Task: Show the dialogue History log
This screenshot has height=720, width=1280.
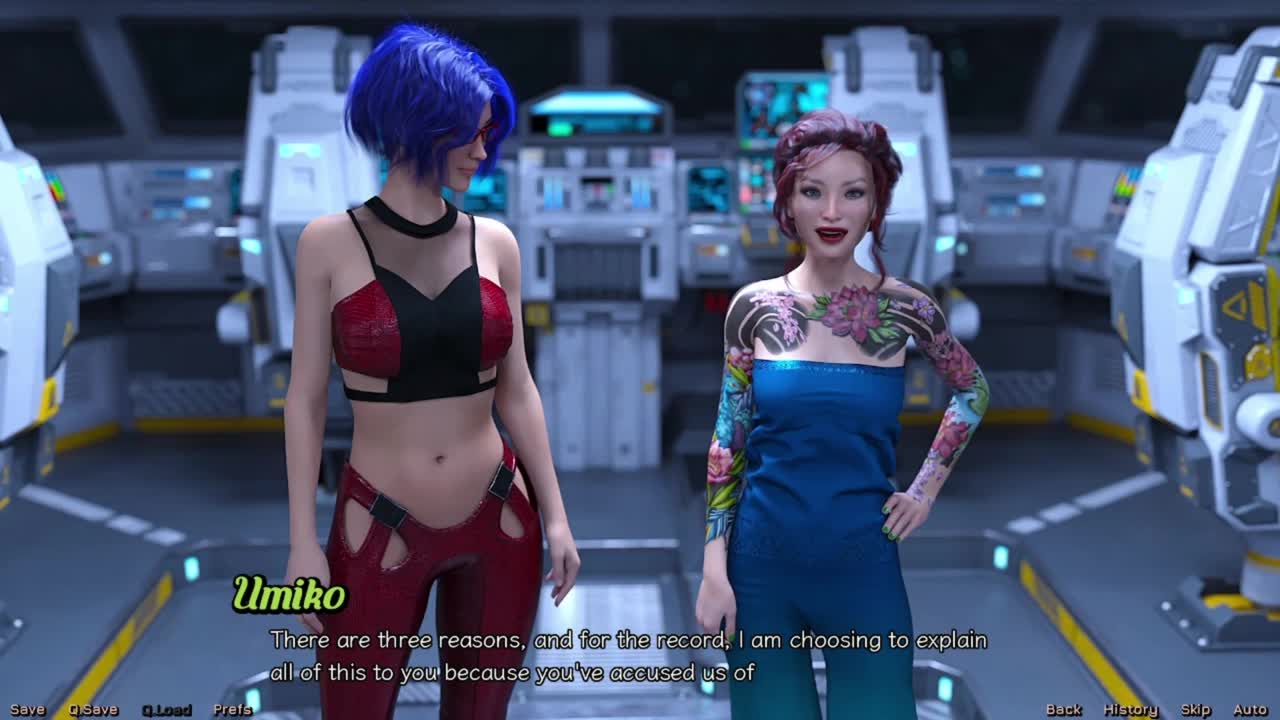Action: point(1130,710)
